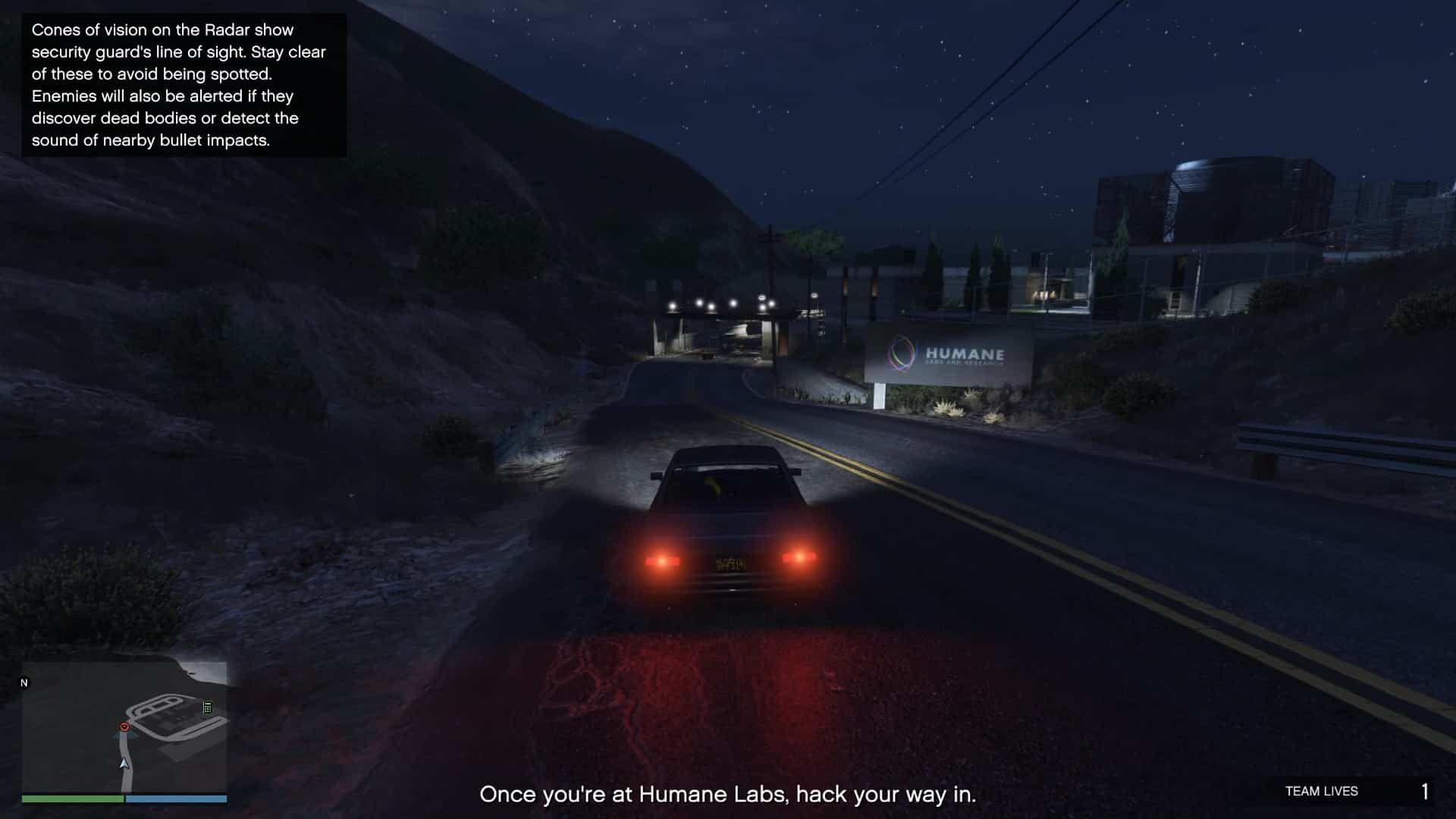Screen dimensions: 1456x819
Task: Toggle the overhead lights at the checkpoint gate
Action: (x=720, y=305)
